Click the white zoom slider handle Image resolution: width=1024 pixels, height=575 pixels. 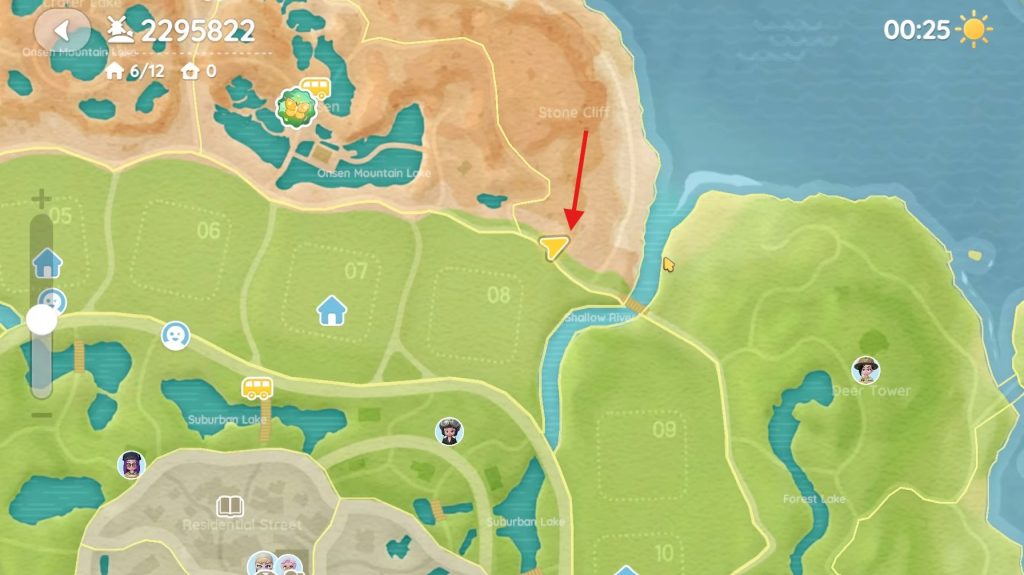tap(42, 320)
